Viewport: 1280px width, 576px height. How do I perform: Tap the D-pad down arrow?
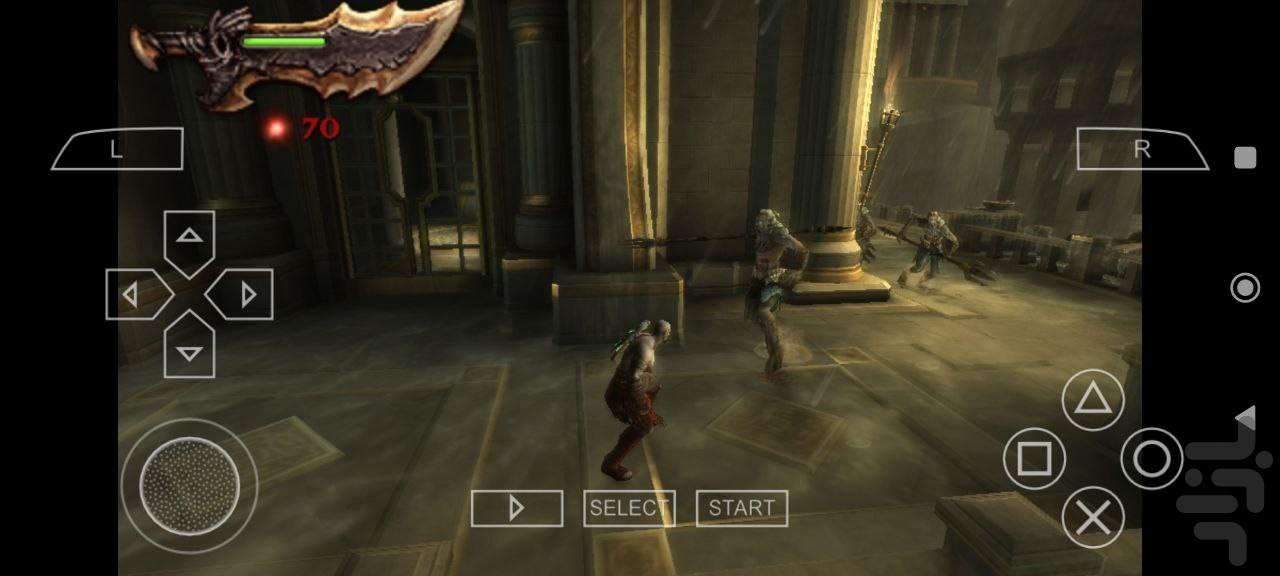[189, 349]
